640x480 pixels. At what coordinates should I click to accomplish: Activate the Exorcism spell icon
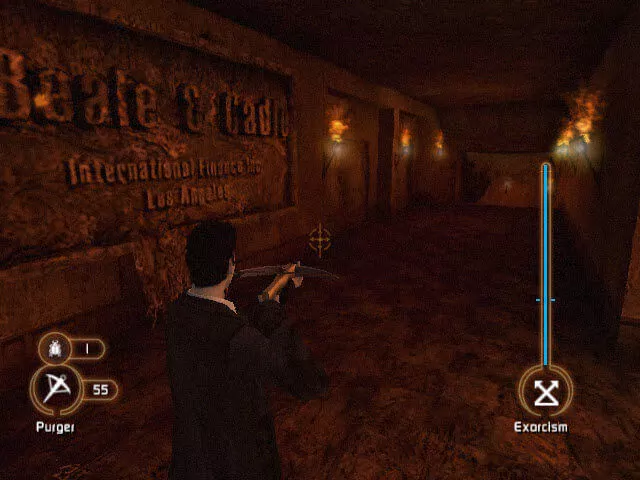pyautogui.click(x=545, y=391)
